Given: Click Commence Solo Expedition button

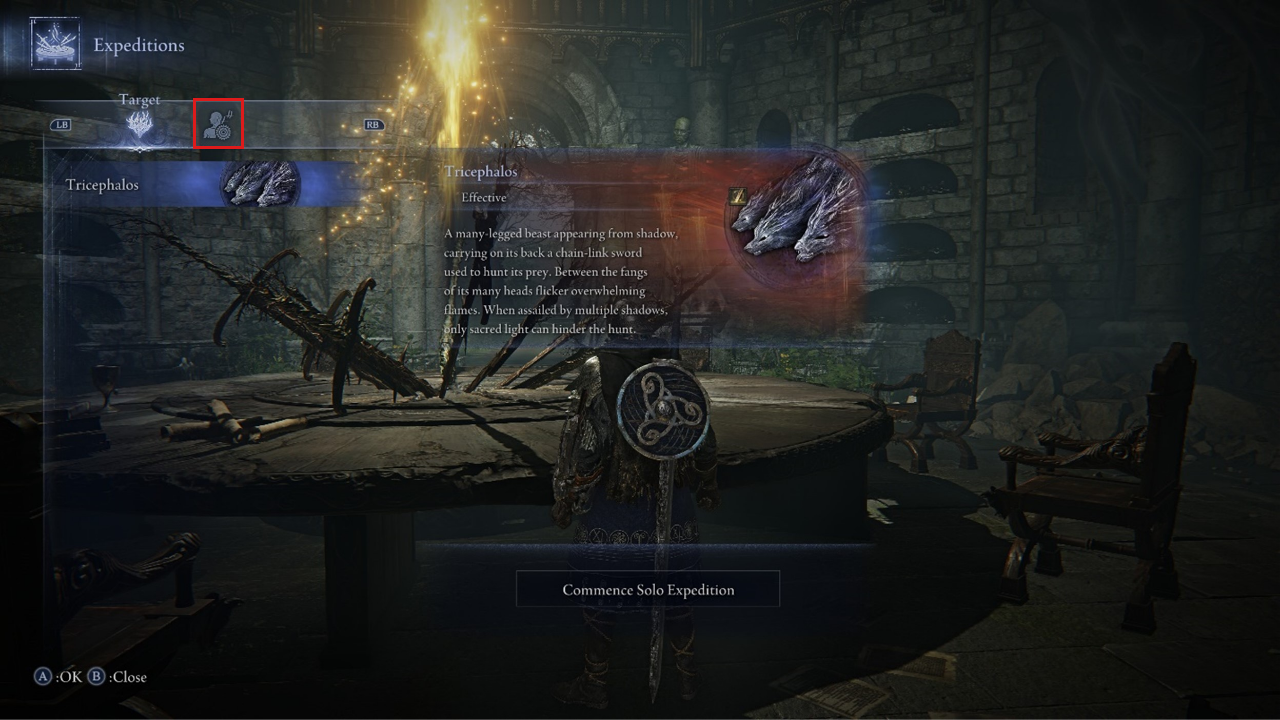Looking at the screenshot, I should [648, 589].
